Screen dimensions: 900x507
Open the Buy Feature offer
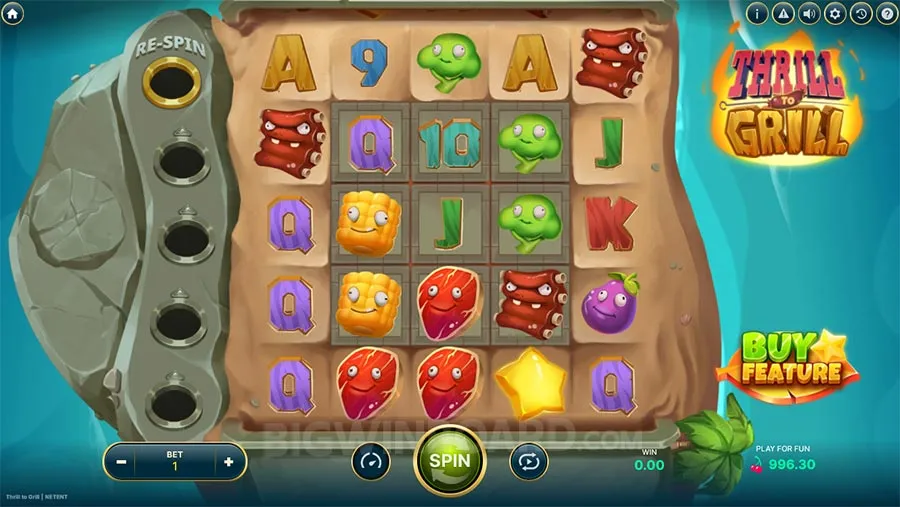point(787,361)
